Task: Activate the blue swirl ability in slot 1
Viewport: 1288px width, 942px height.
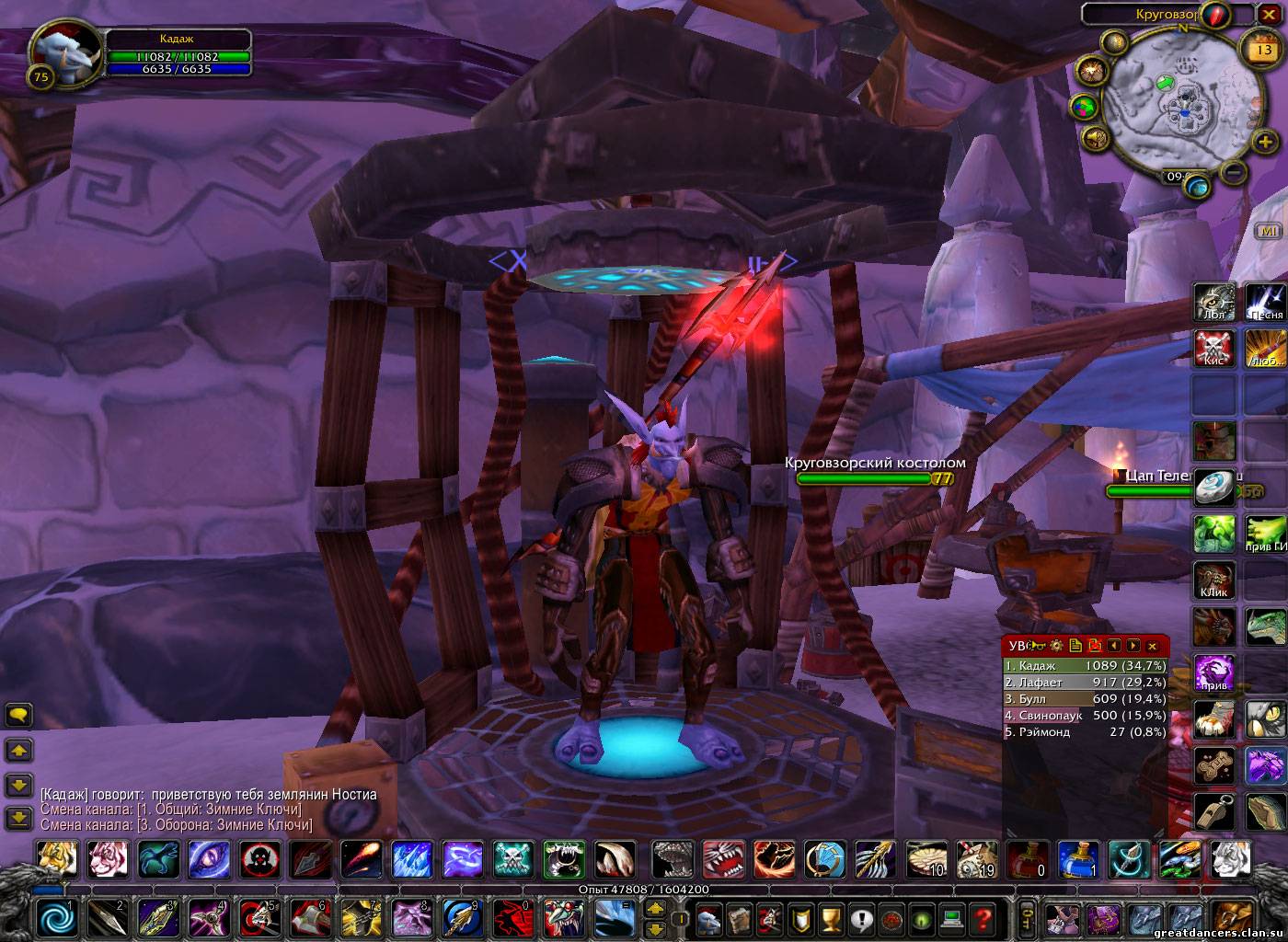Action: pyautogui.click(x=57, y=916)
